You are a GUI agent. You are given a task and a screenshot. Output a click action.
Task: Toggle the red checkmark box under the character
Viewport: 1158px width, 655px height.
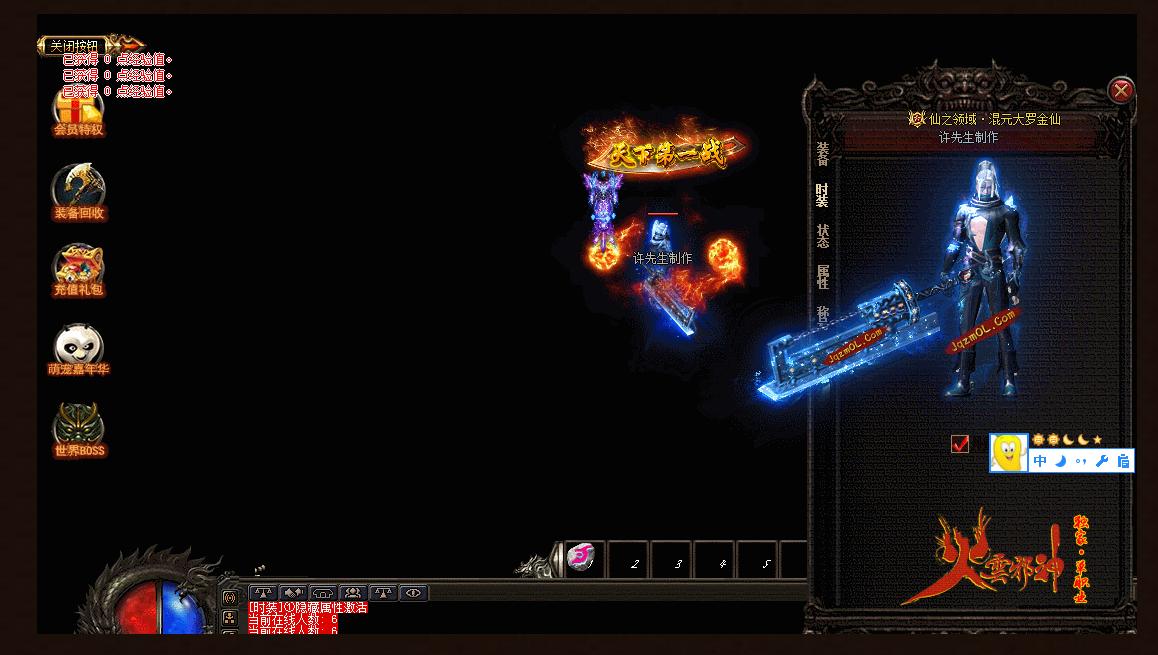coord(960,444)
